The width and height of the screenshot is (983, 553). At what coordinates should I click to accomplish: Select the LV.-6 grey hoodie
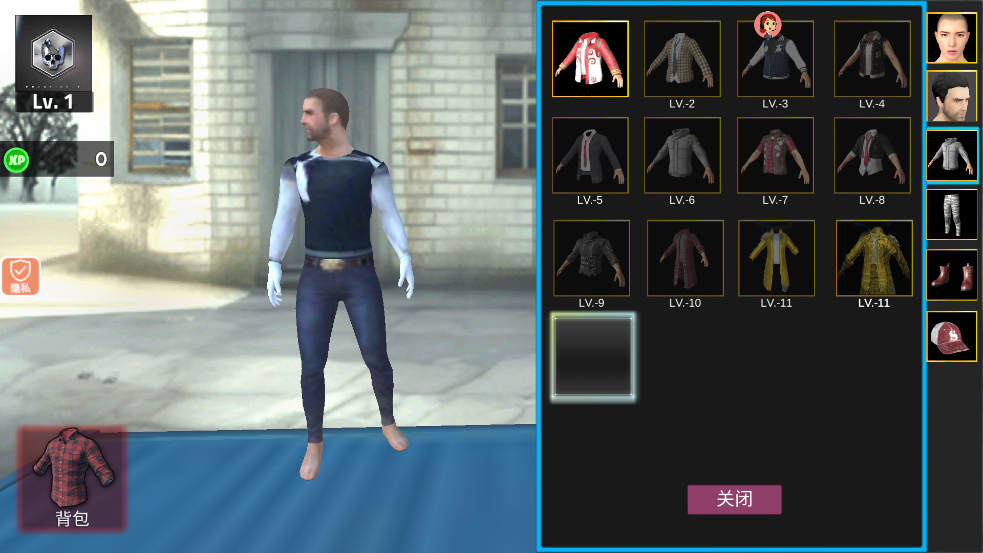[682, 155]
